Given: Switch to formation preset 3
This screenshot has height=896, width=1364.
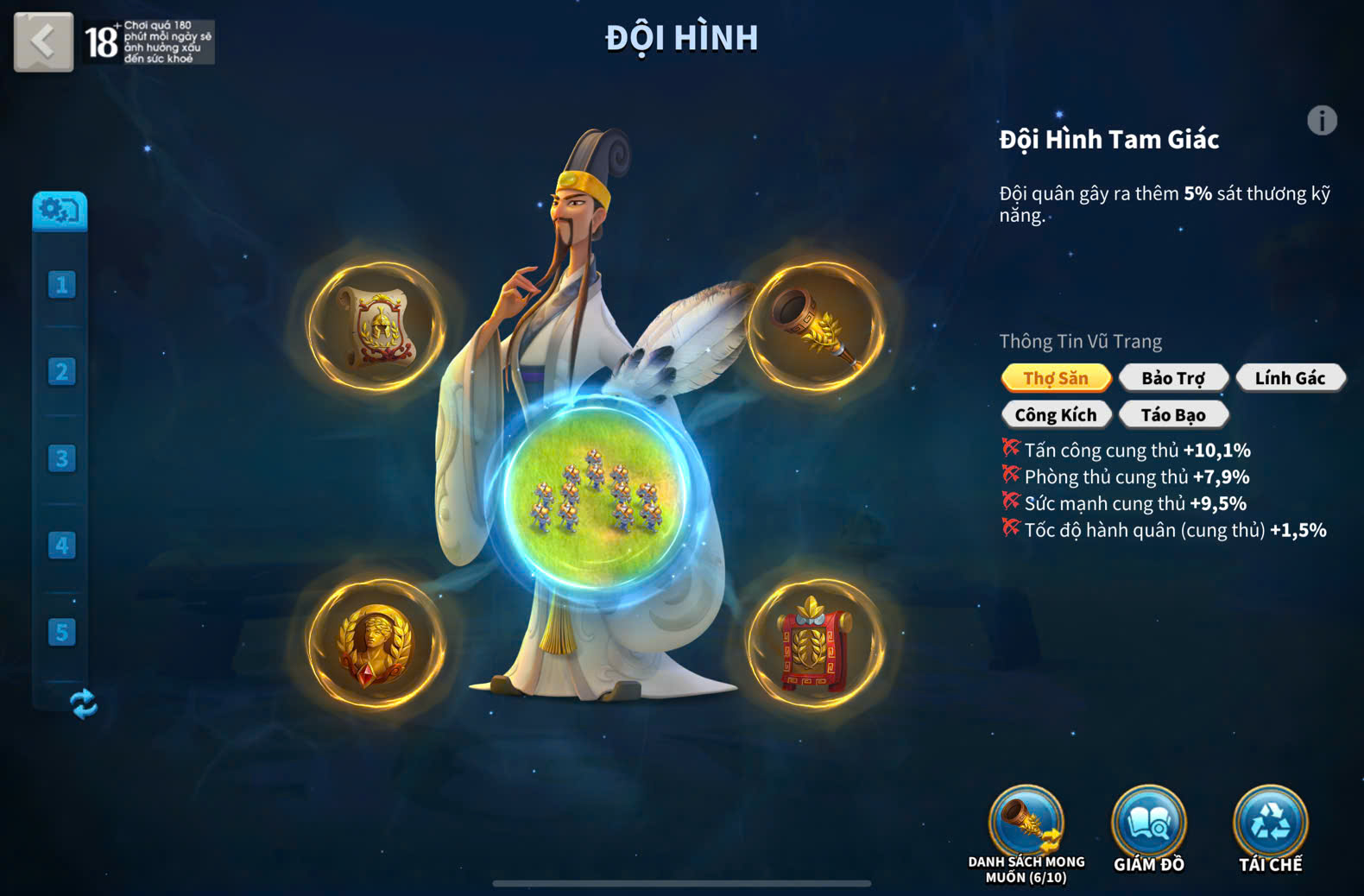Looking at the screenshot, I should (x=61, y=458).
